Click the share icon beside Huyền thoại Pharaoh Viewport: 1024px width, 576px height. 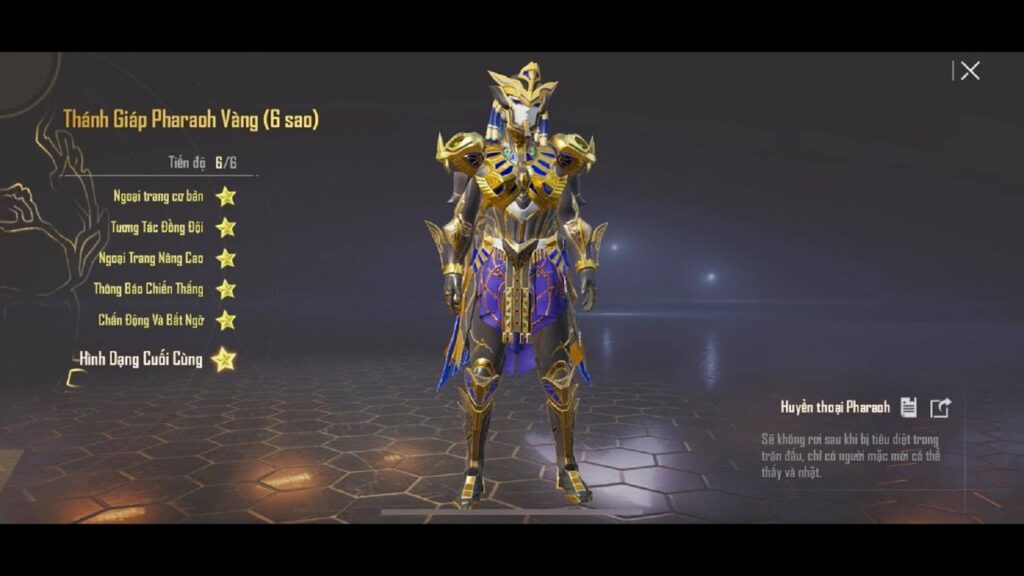(x=940, y=407)
